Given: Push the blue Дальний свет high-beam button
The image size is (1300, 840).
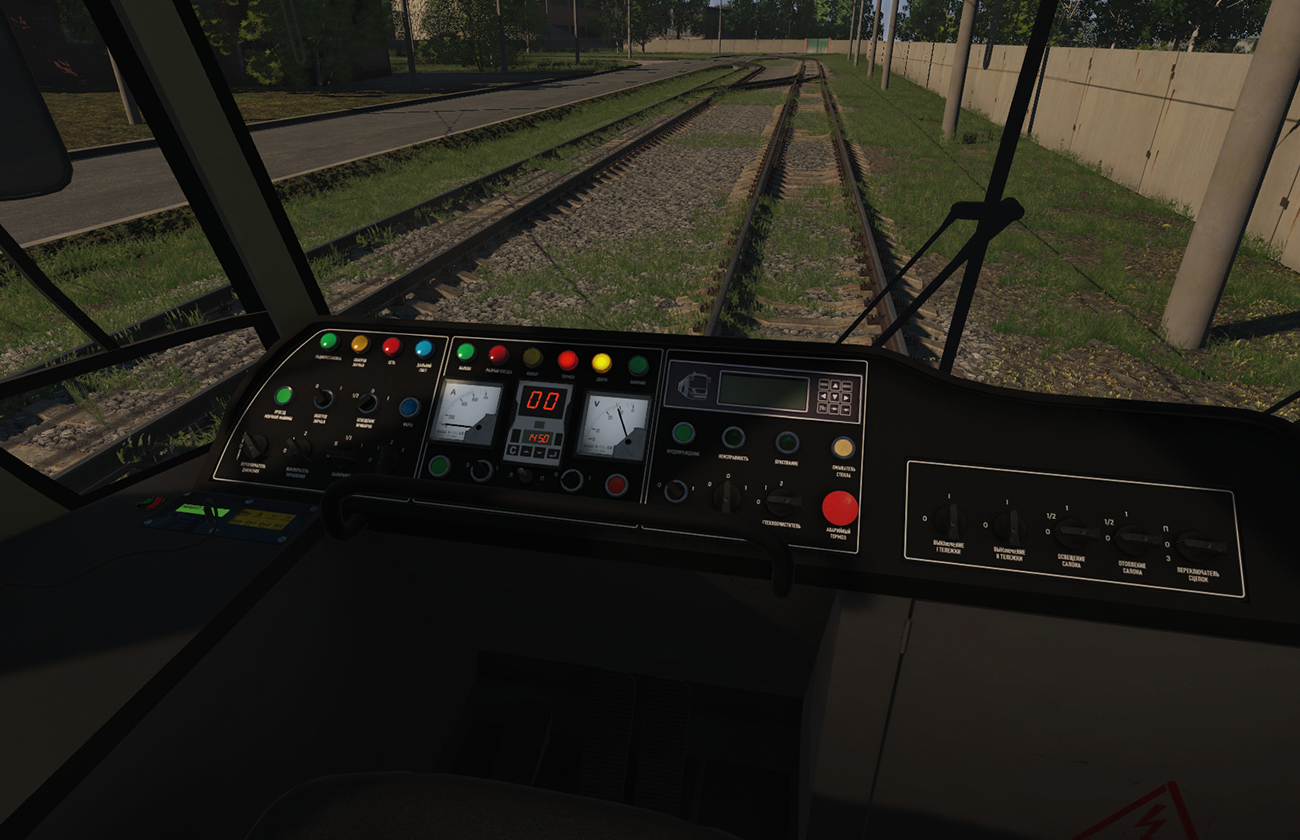Looking at the screenshot, I should click(x=423, y=348).
